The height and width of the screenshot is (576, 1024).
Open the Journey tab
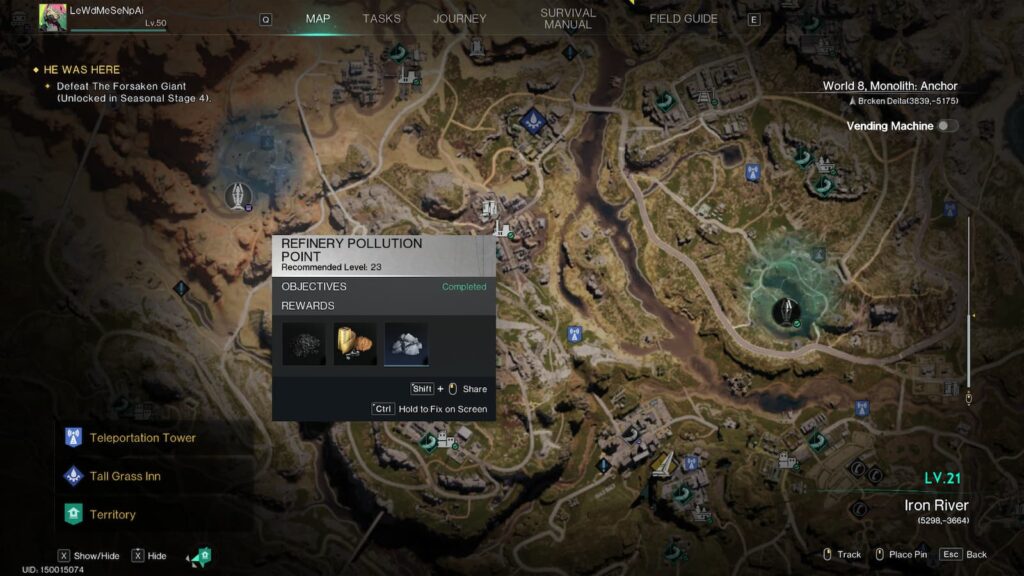tap(459, 19)
